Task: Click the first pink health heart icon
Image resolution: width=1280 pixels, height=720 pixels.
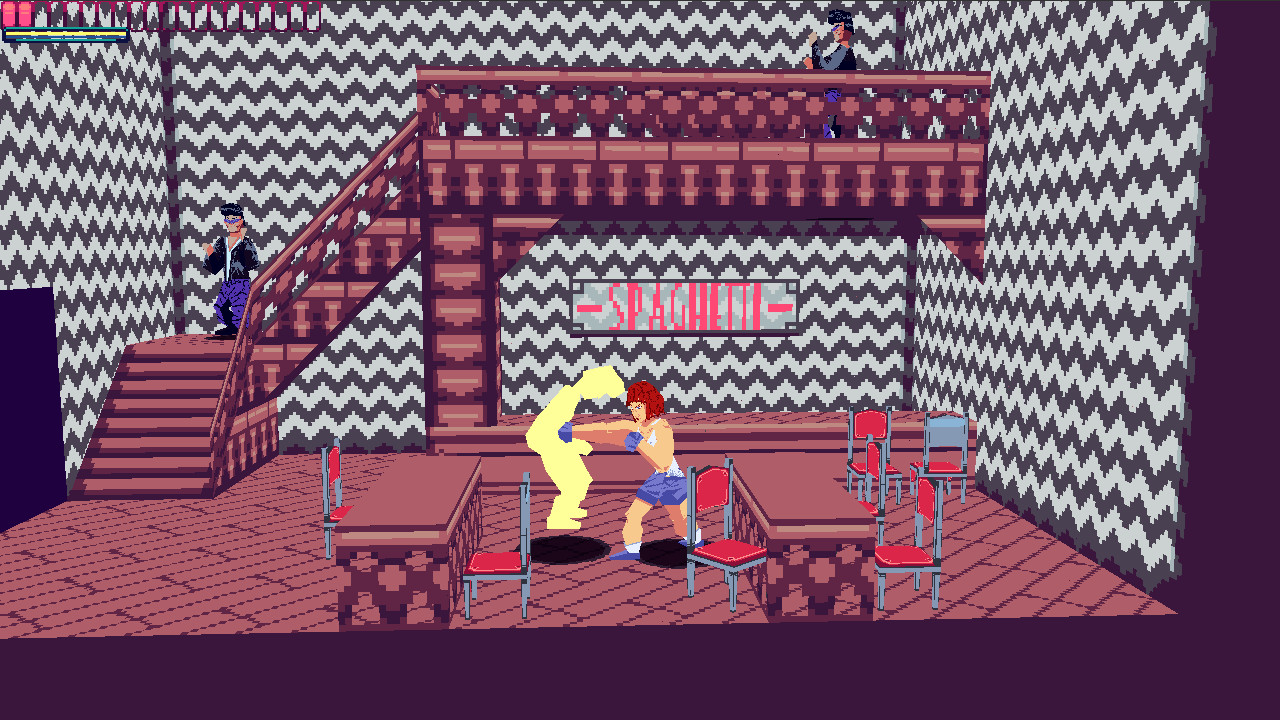Action: tap(8, 13)
